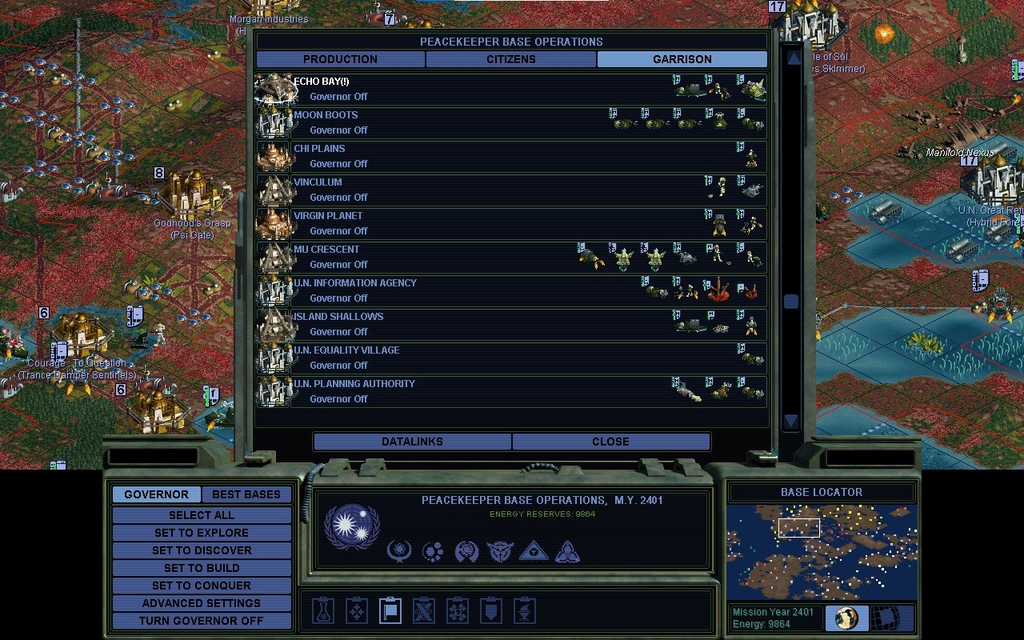The image size is (1024, 640).
Task: Set governor to Explore
Action: (201, 533)
